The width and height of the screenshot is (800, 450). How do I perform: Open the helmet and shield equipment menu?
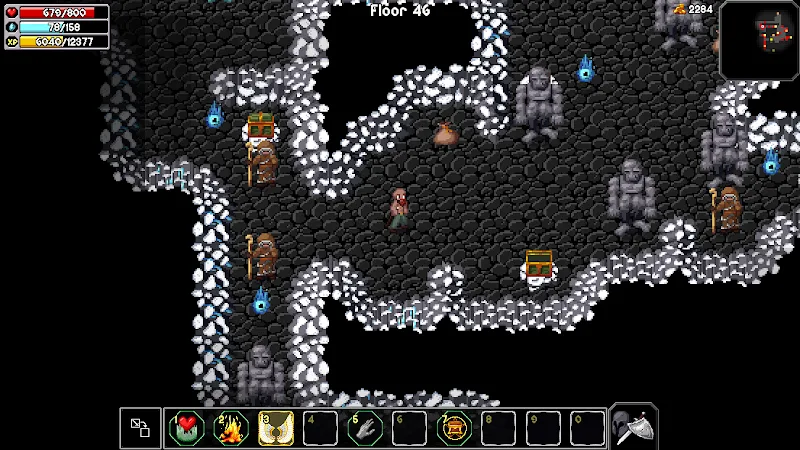633,427
